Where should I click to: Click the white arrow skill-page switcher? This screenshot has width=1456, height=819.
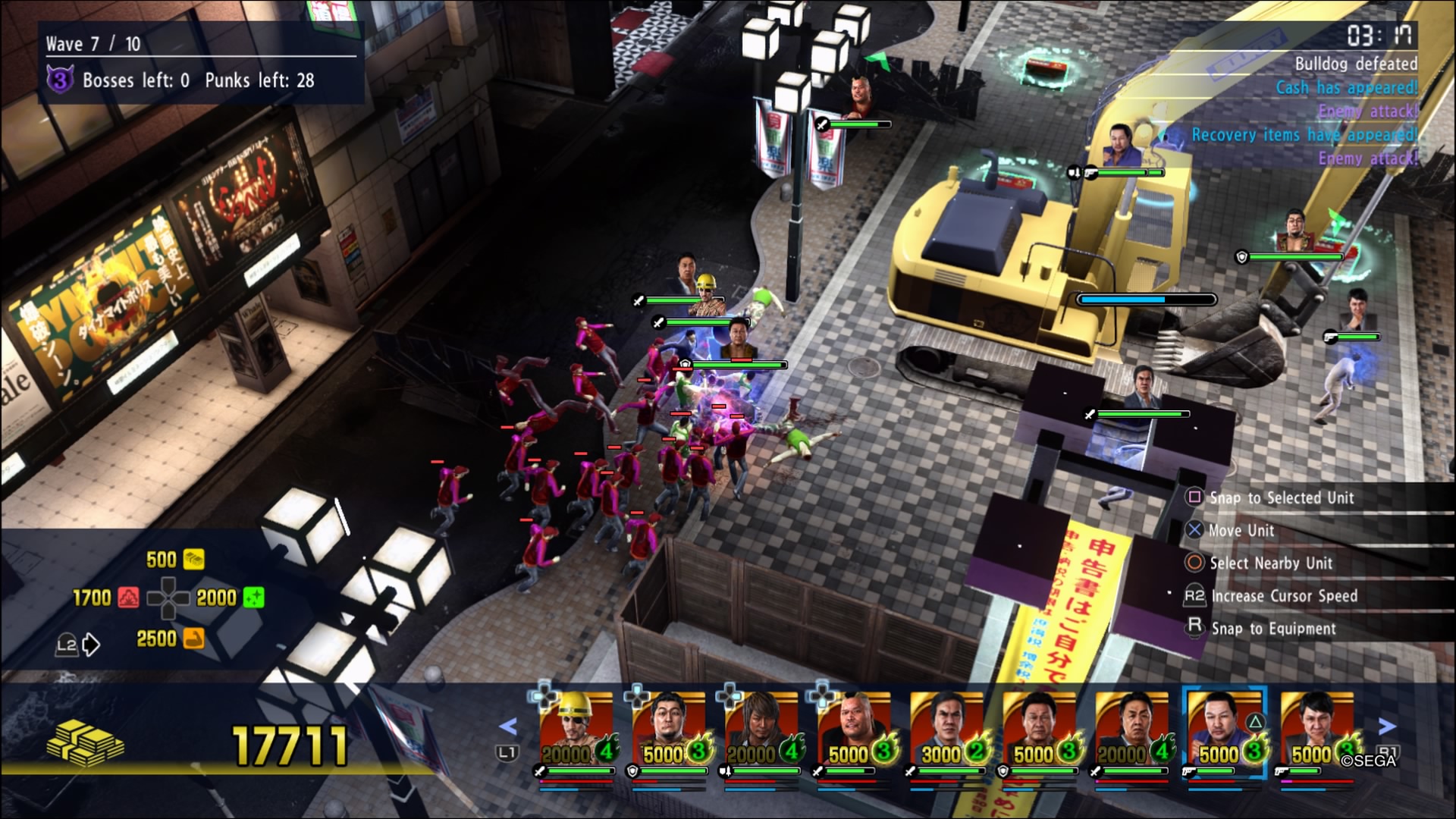tap(91, 645)
